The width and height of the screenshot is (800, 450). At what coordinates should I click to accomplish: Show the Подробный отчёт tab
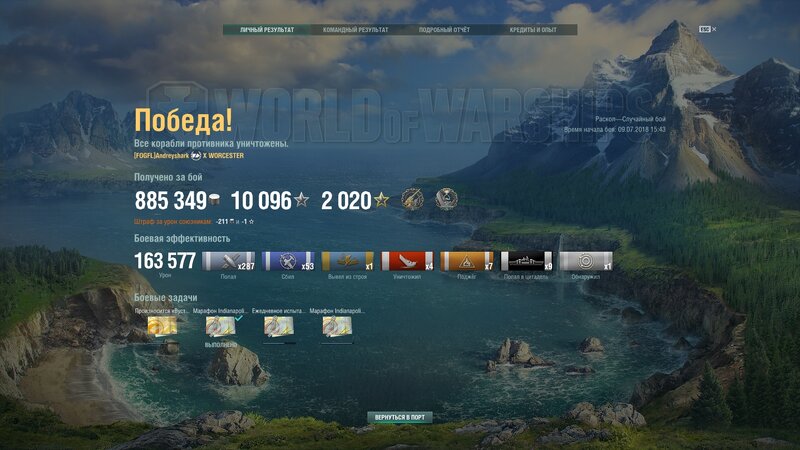pyautogui.click(x=444, y=30)
